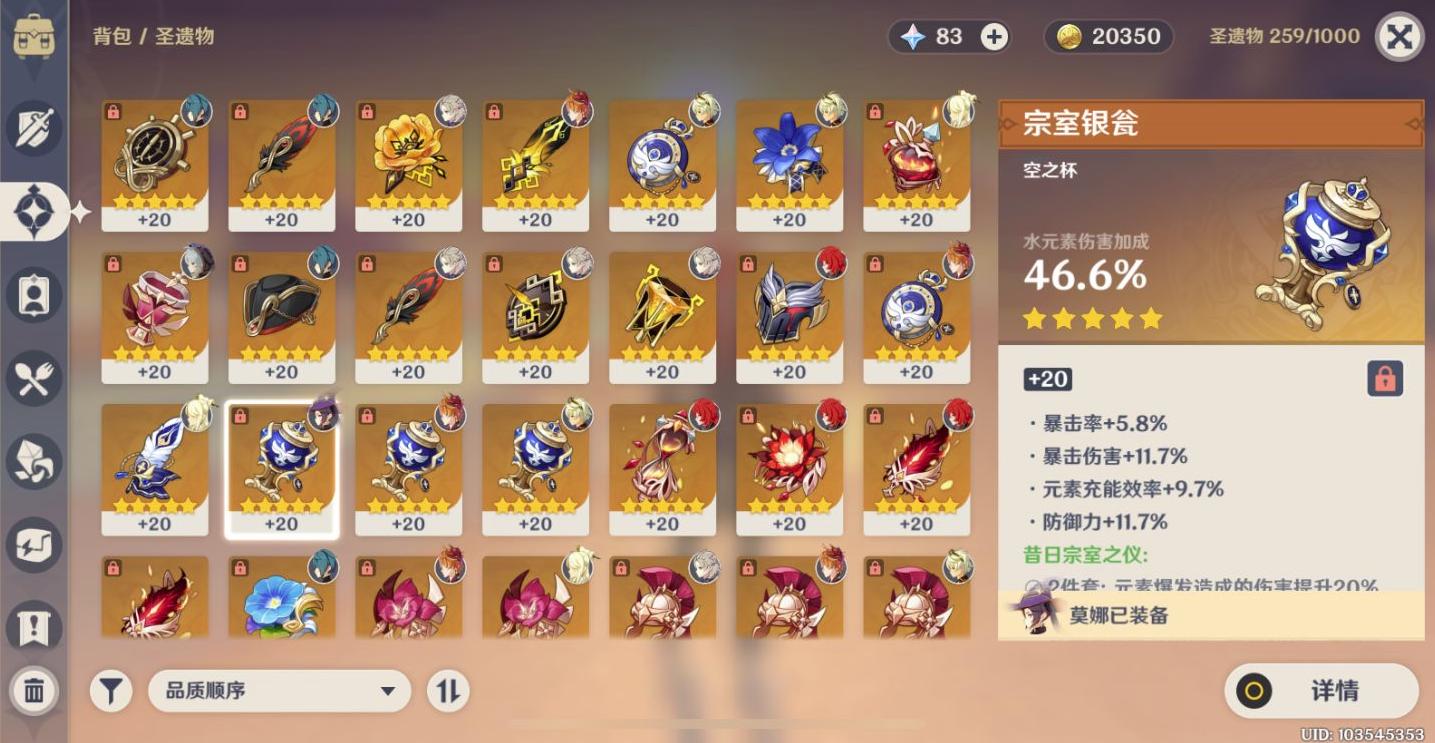1435x743 pixels.
Task: Open the character development items card icon
Action: pos(33,293)
